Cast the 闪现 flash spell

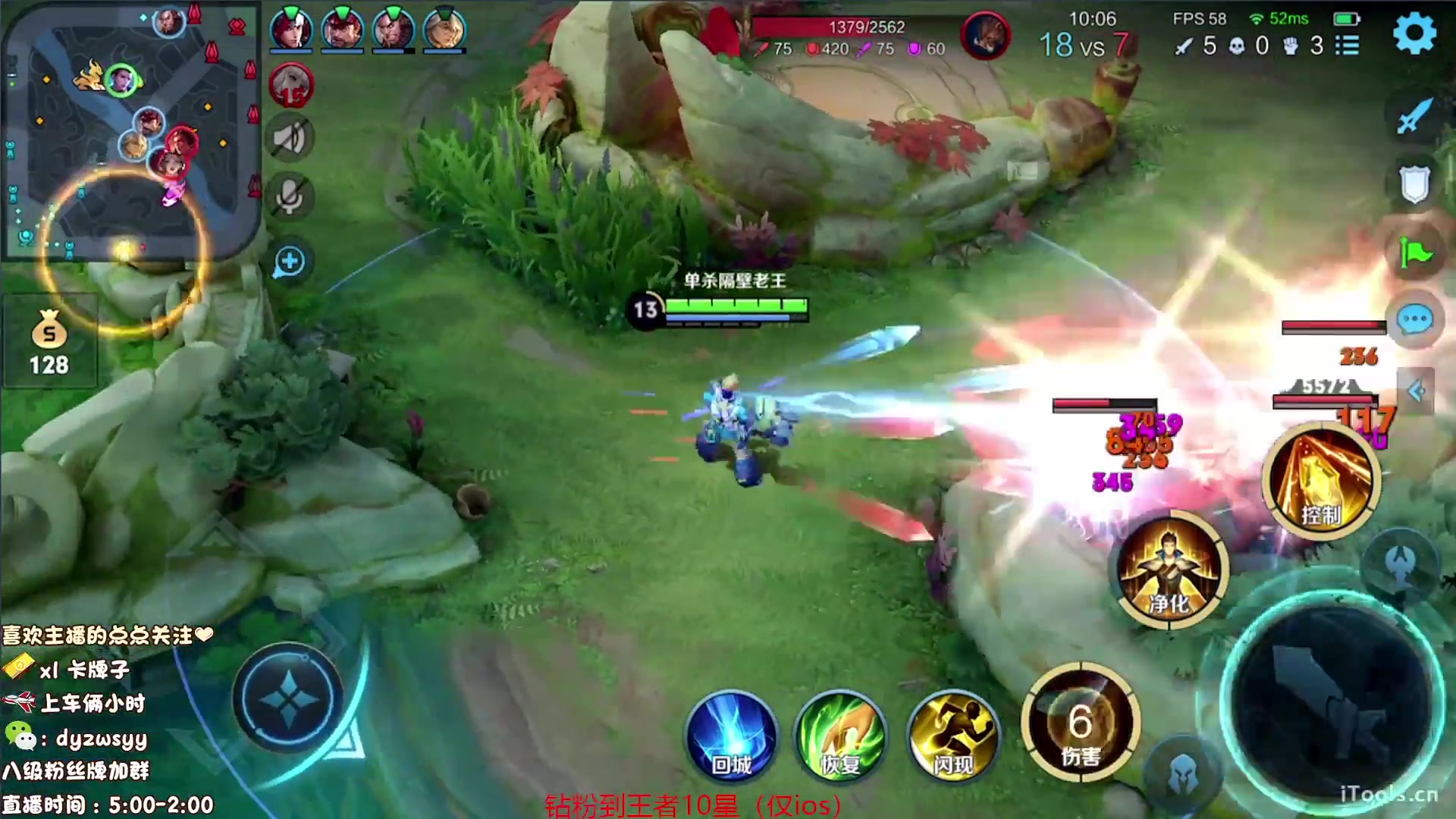pos(952,737)
